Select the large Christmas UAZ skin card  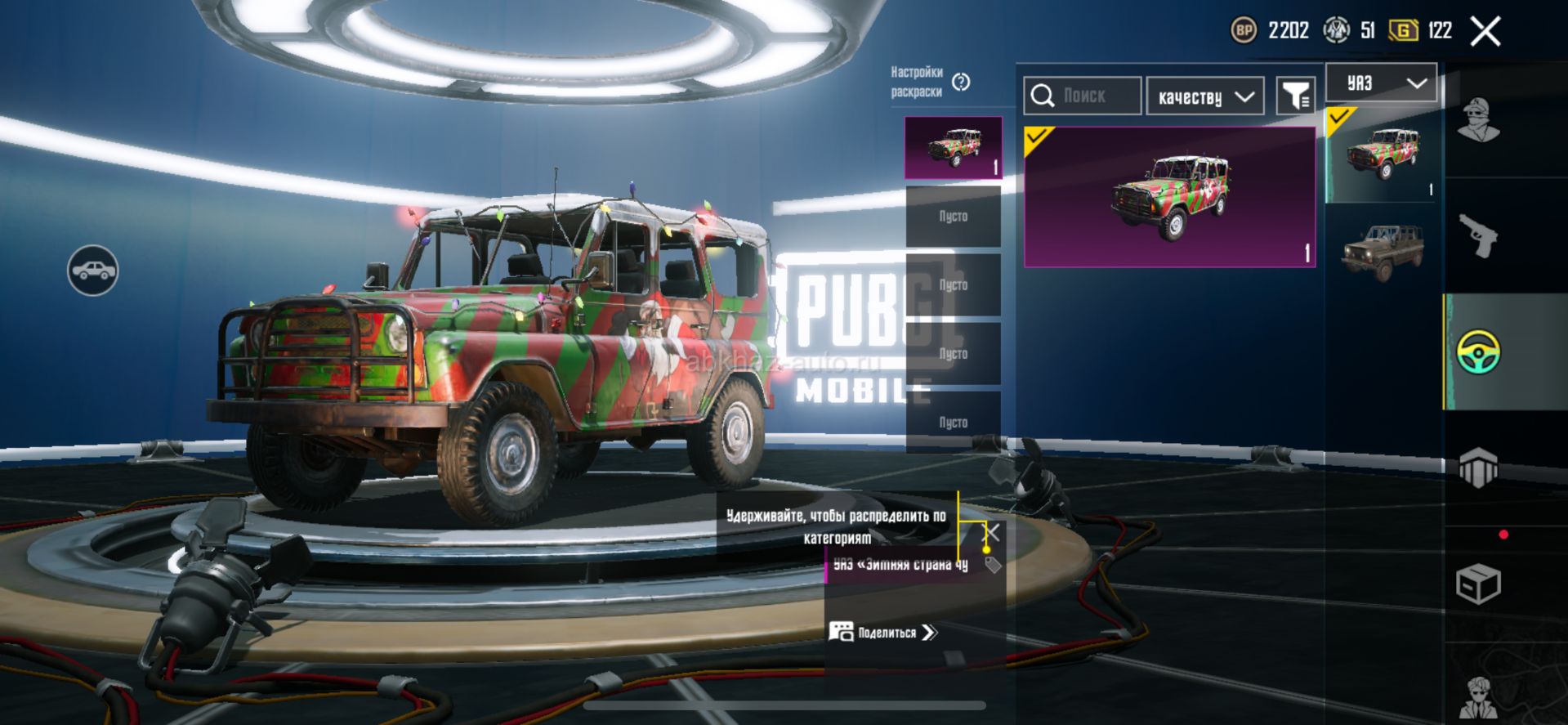[1169, 197]
